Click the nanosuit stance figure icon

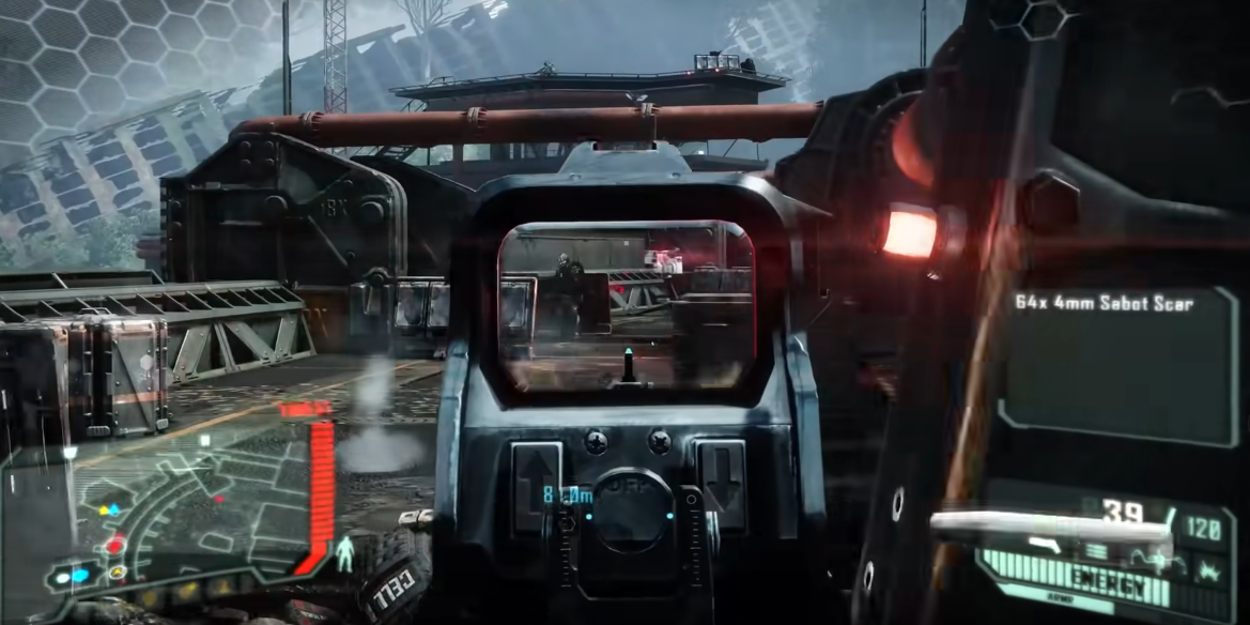[345, 553]
